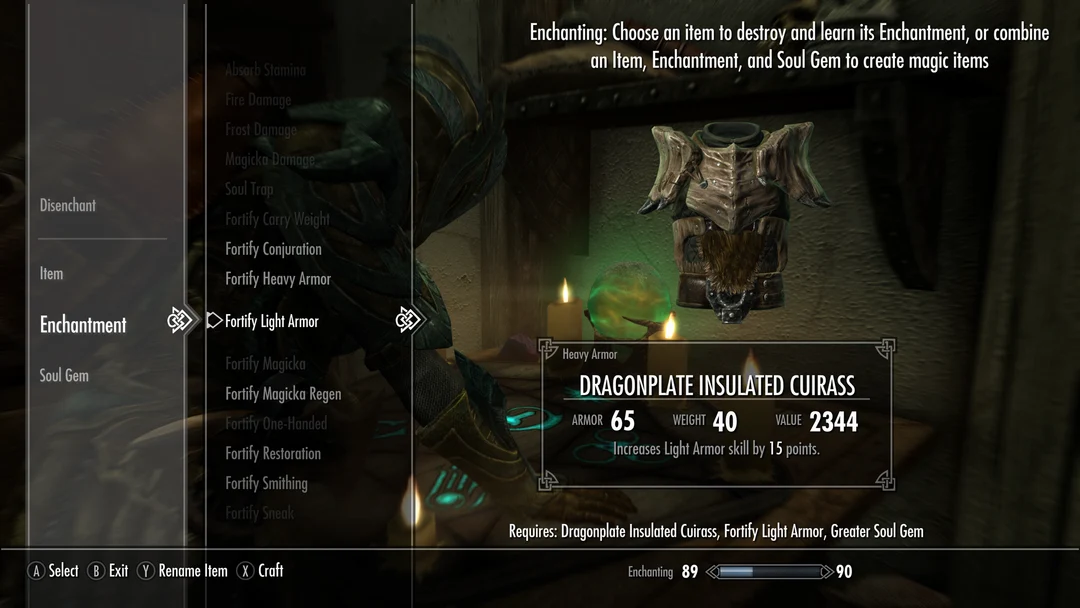Select the greyed Fortify One-Handed entry
The height and width of the screenshot is (608, 1080).
click(x=276, y=423)
